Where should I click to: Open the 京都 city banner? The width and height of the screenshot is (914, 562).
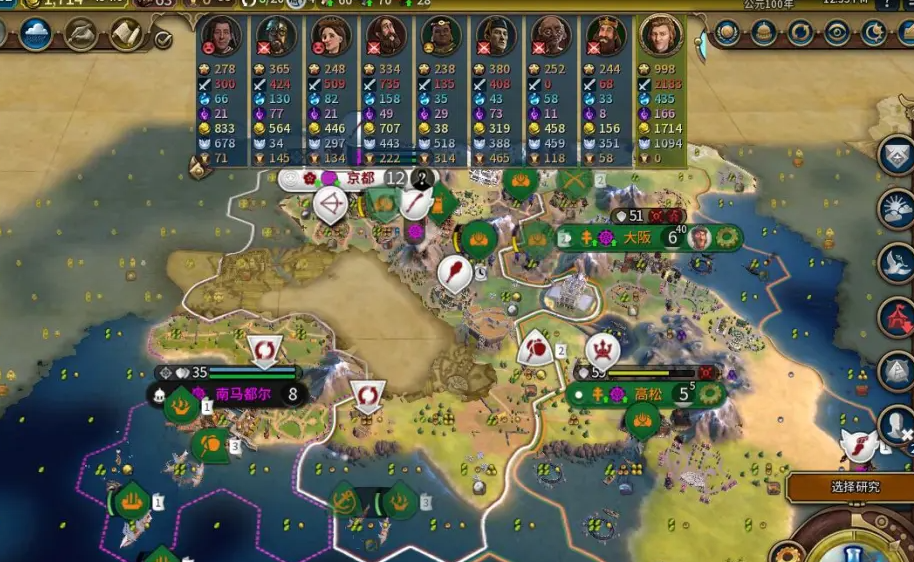coord(353,179)
